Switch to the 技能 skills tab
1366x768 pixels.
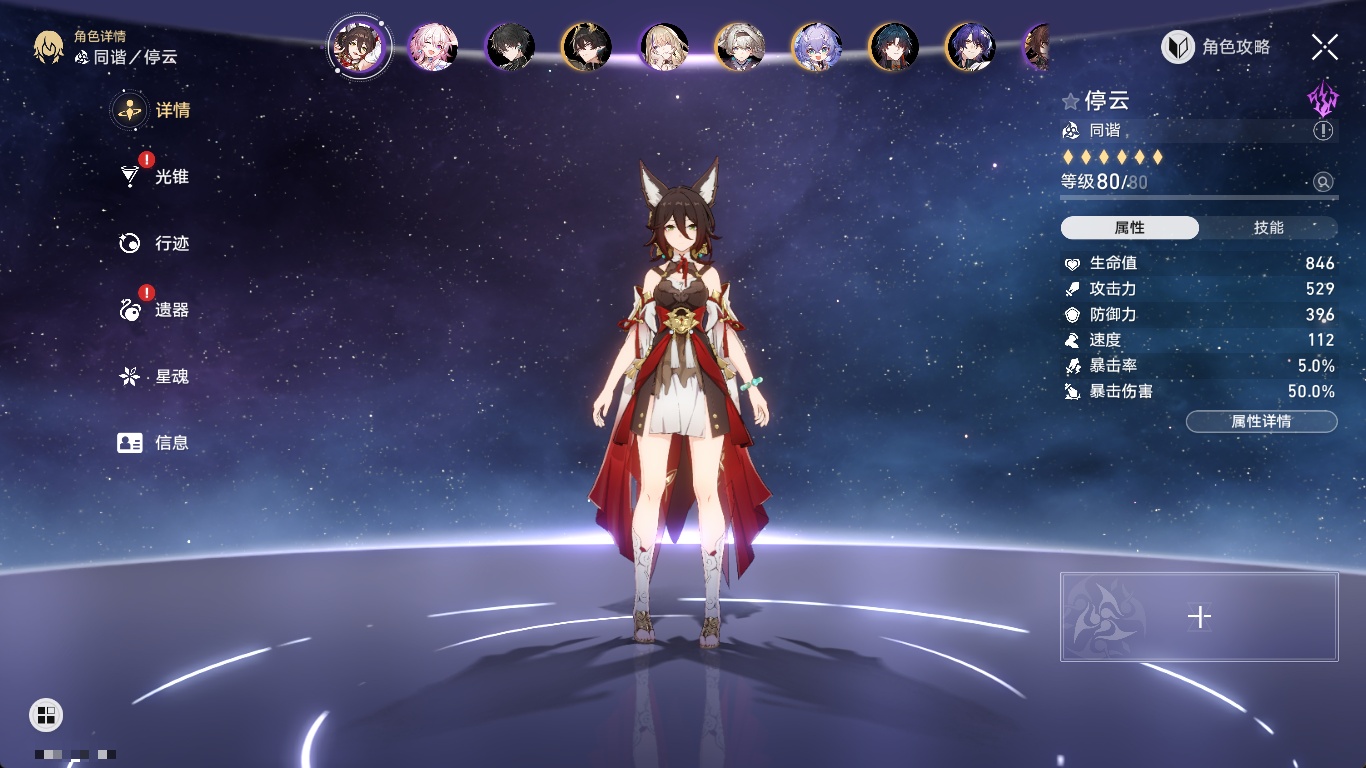[1268, 228]
